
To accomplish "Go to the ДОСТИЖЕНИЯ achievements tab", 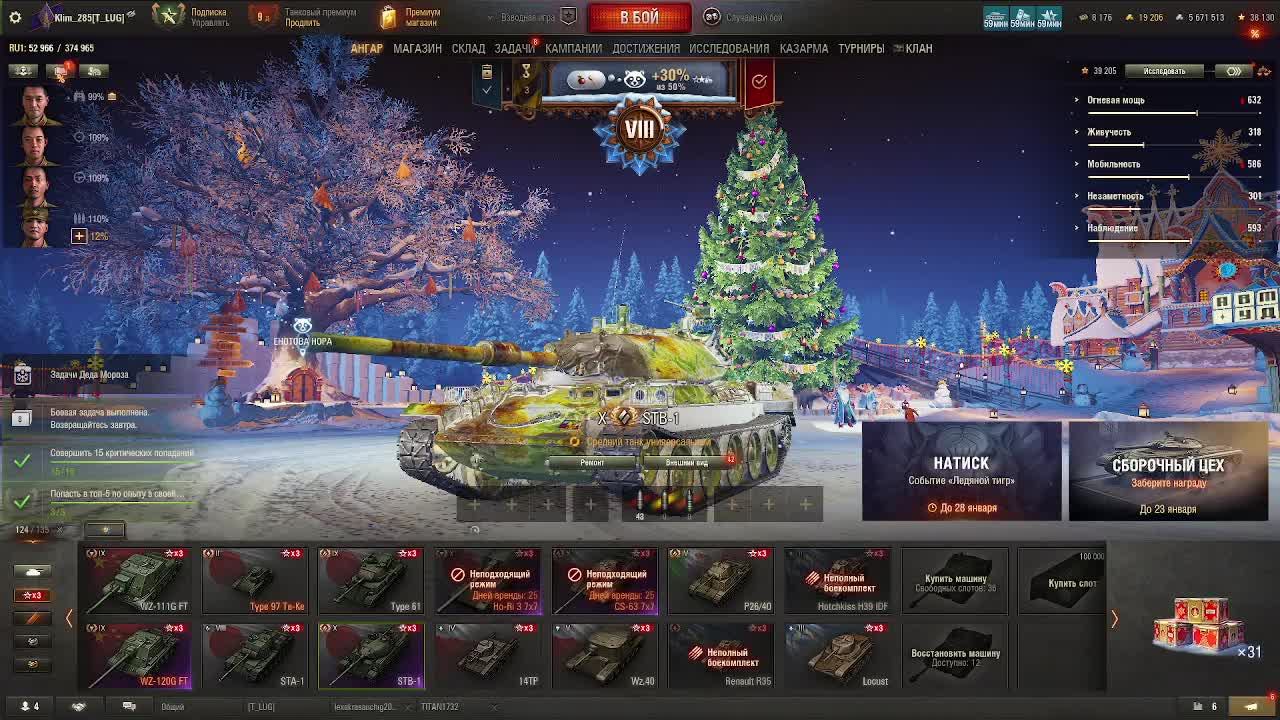I will (646, 48).
